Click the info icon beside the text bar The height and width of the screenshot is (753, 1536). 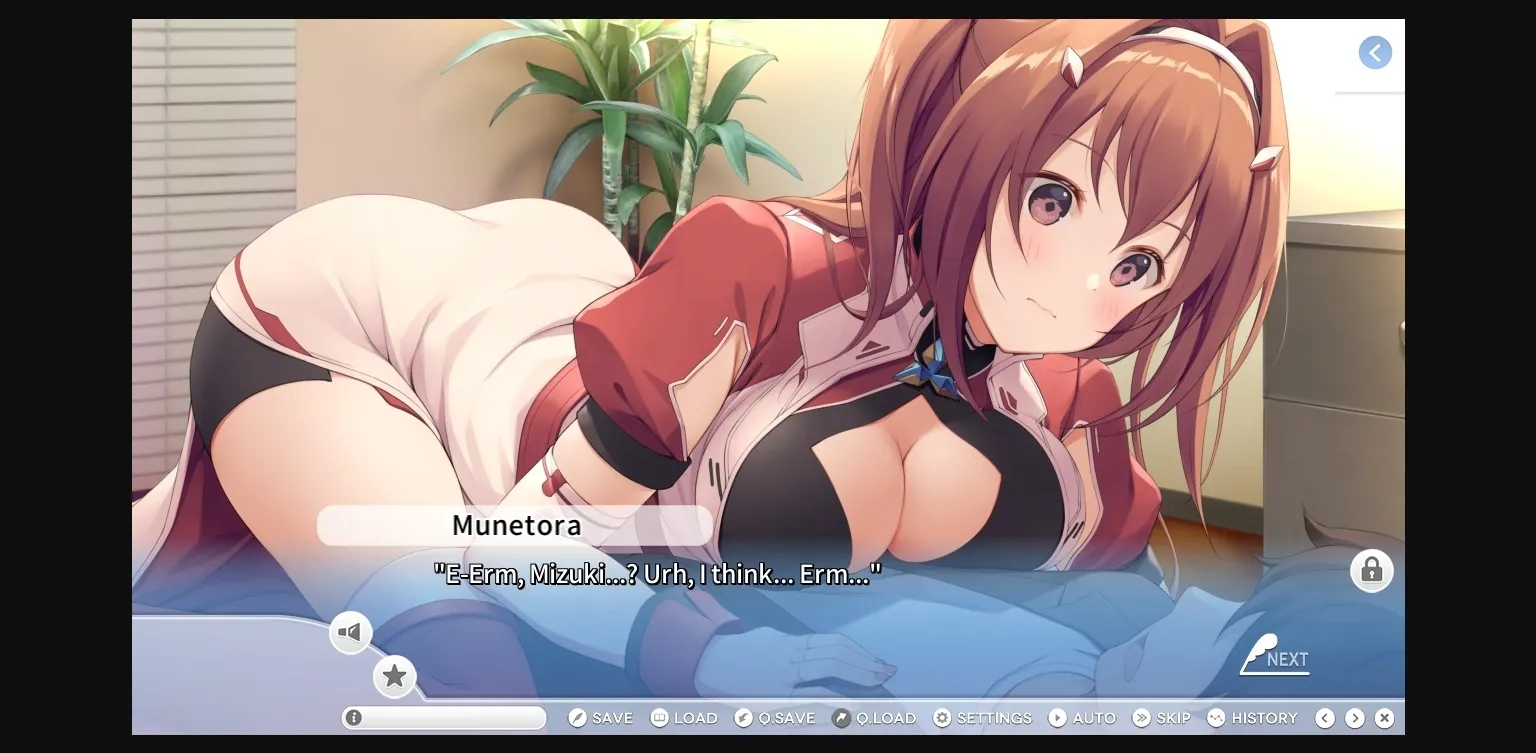tap(353, 717)
